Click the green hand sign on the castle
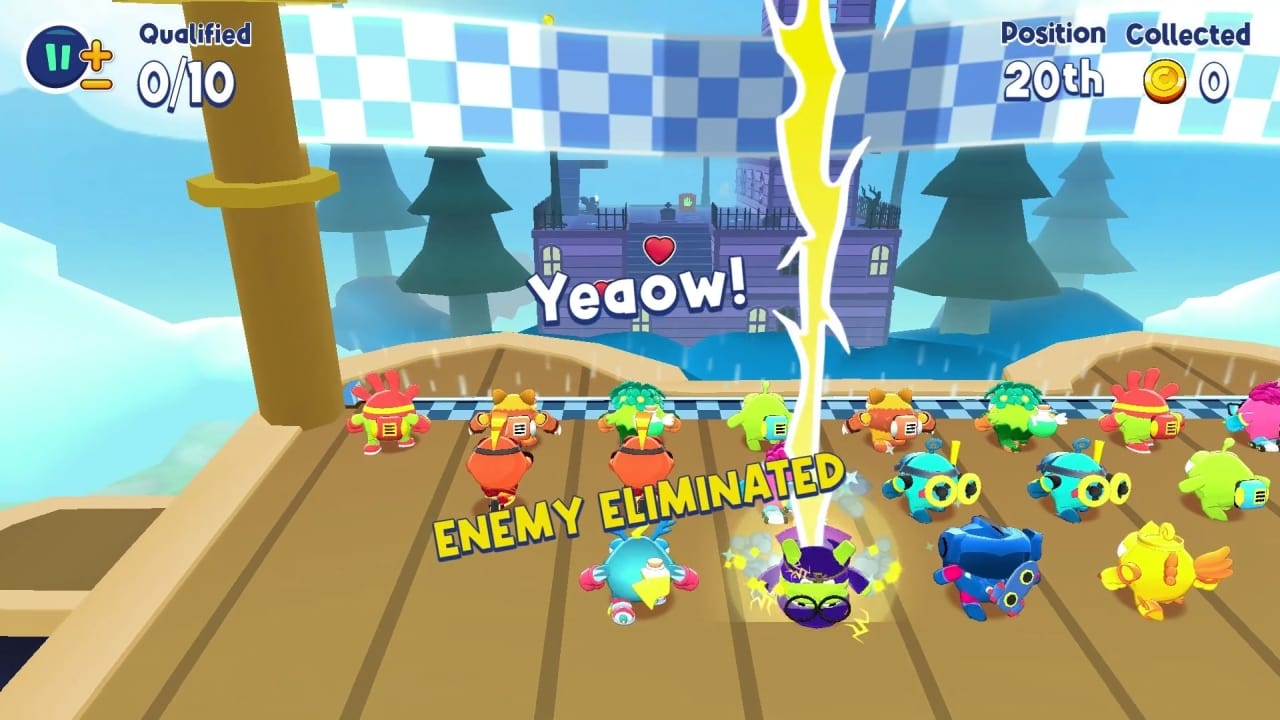The width and height of the screenshot is (1280, 720). click(x=687, y=202)
